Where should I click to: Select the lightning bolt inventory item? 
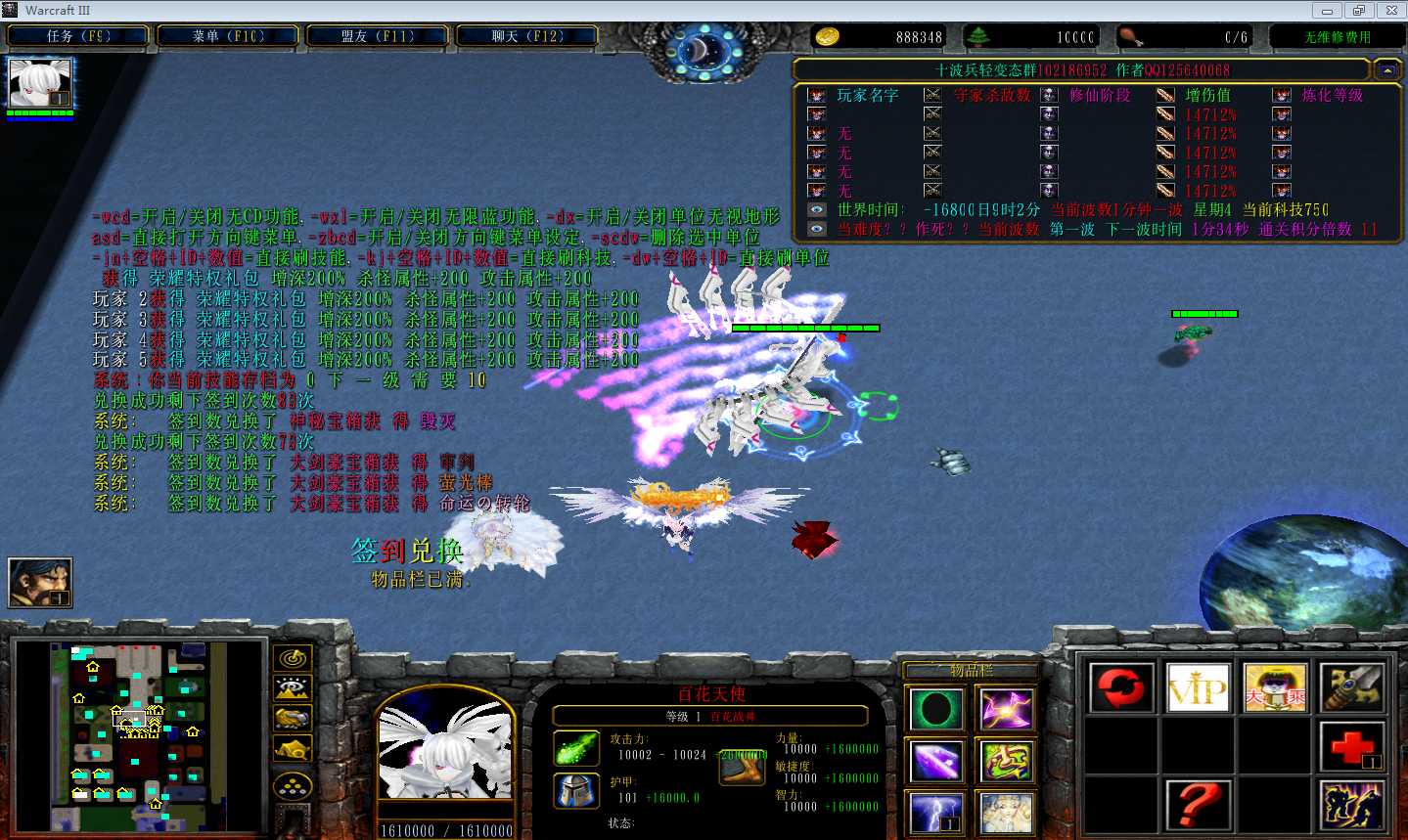tap(936, 814)
